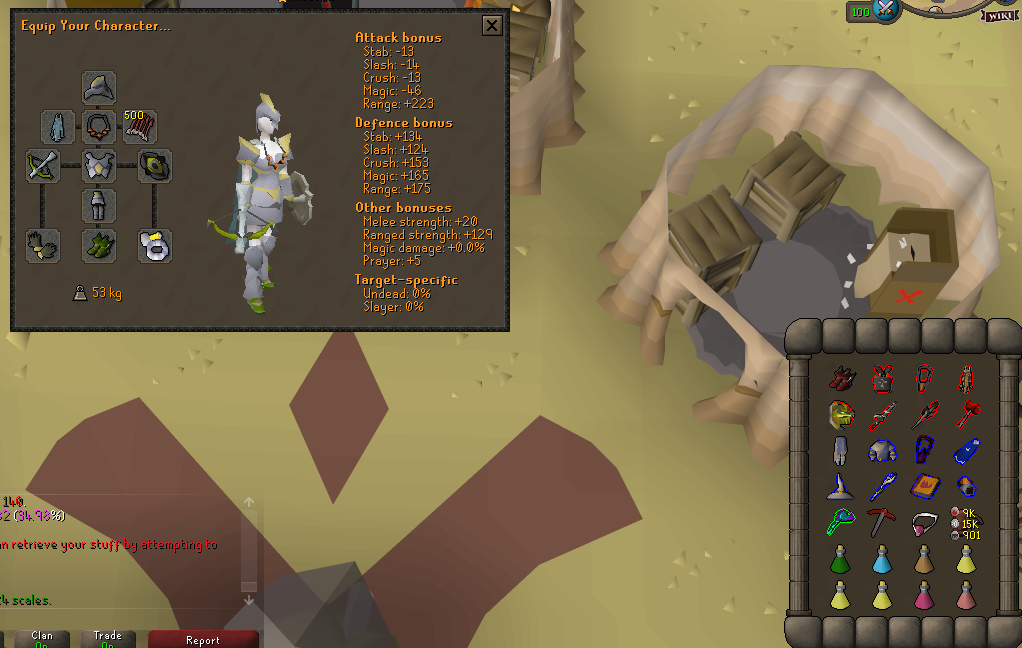
Task: Choose the equipped bow weapon slot
Action: (x=43, y=166)
